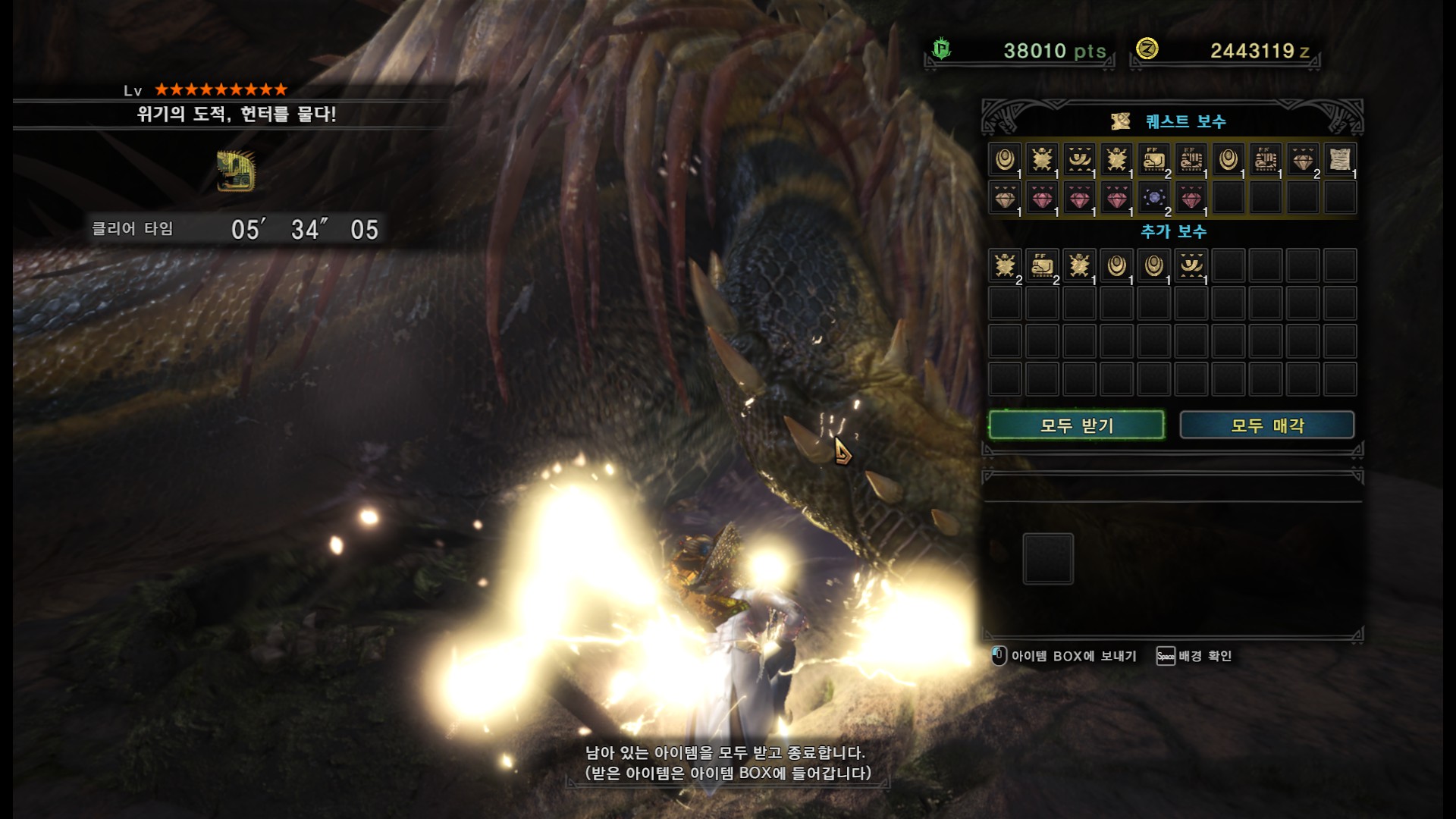Take the fang item in 추가 보수 rewards

coord(1191,266)
